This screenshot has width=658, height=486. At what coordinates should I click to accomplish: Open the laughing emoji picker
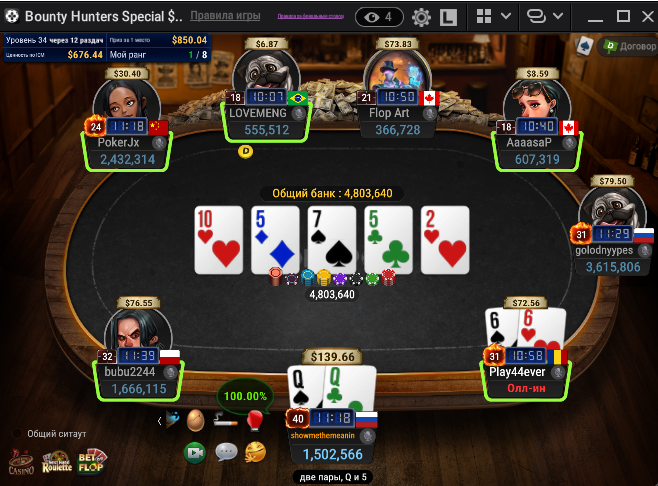255,452
